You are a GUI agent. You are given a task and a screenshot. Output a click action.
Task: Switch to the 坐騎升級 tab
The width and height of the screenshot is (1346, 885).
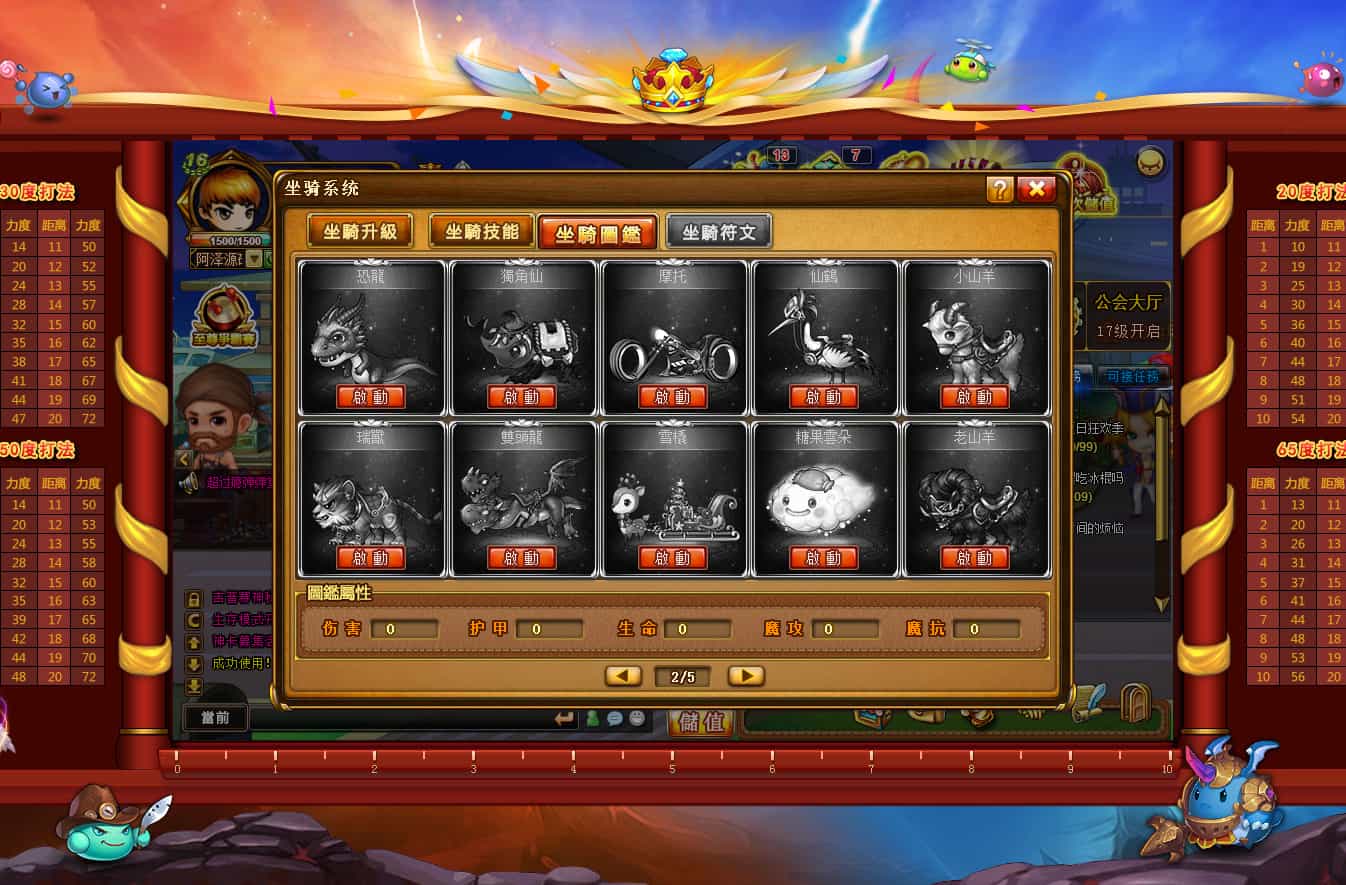pos(359,232)
